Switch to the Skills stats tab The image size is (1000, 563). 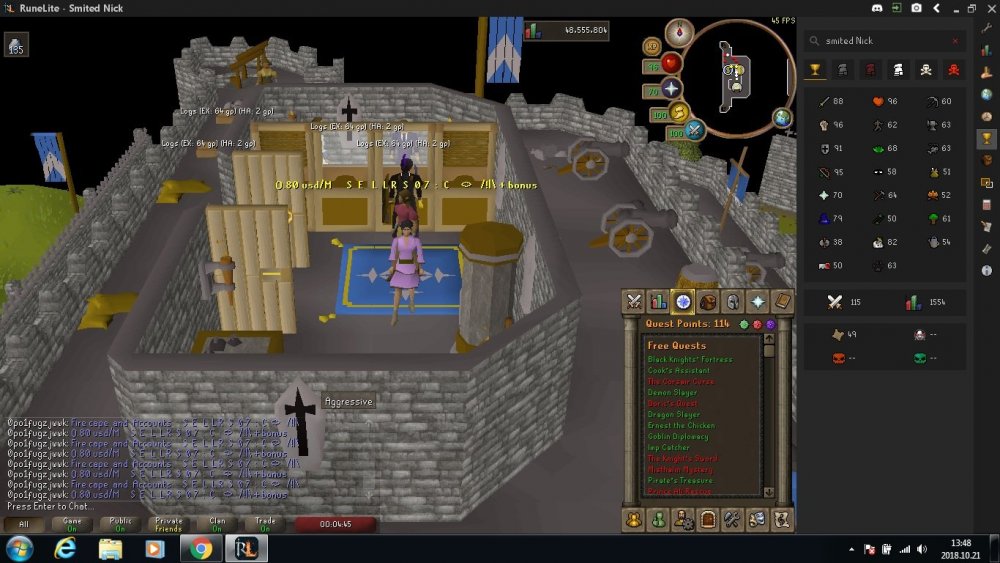(658, 301)
